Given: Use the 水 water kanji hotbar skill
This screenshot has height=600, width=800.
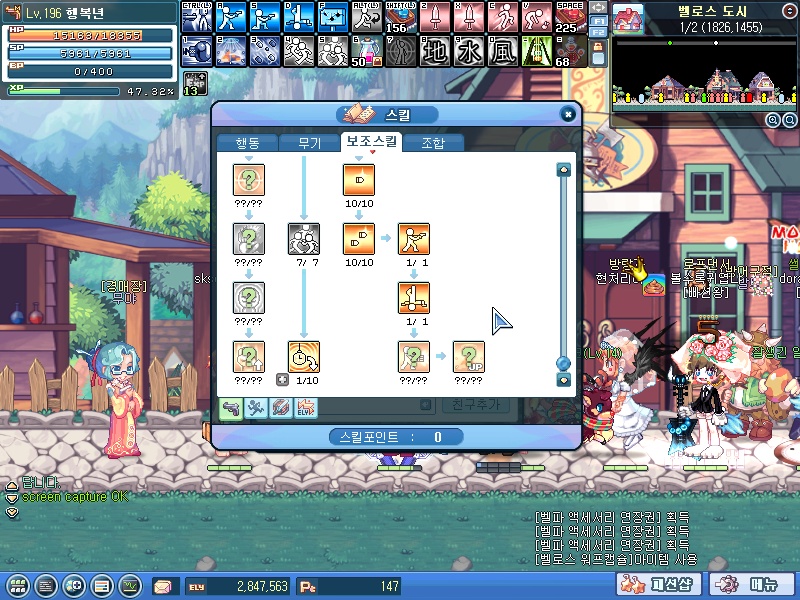Looking at the screenshot, I should pos(469,50).
